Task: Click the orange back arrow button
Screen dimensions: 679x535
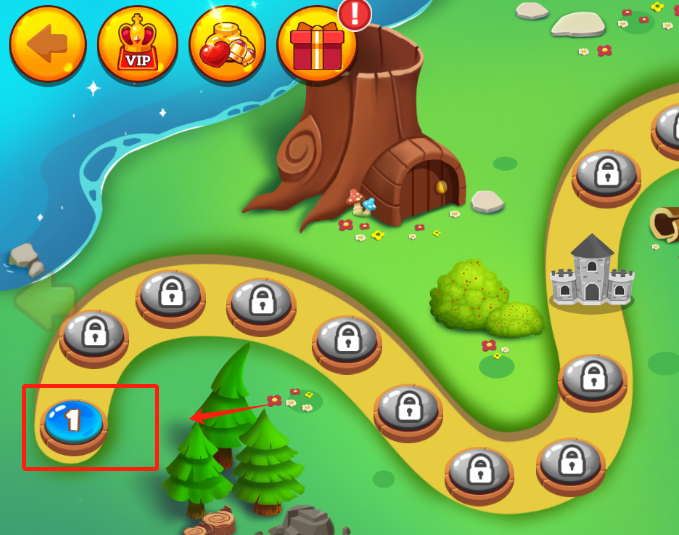Action: pos(47,44)
